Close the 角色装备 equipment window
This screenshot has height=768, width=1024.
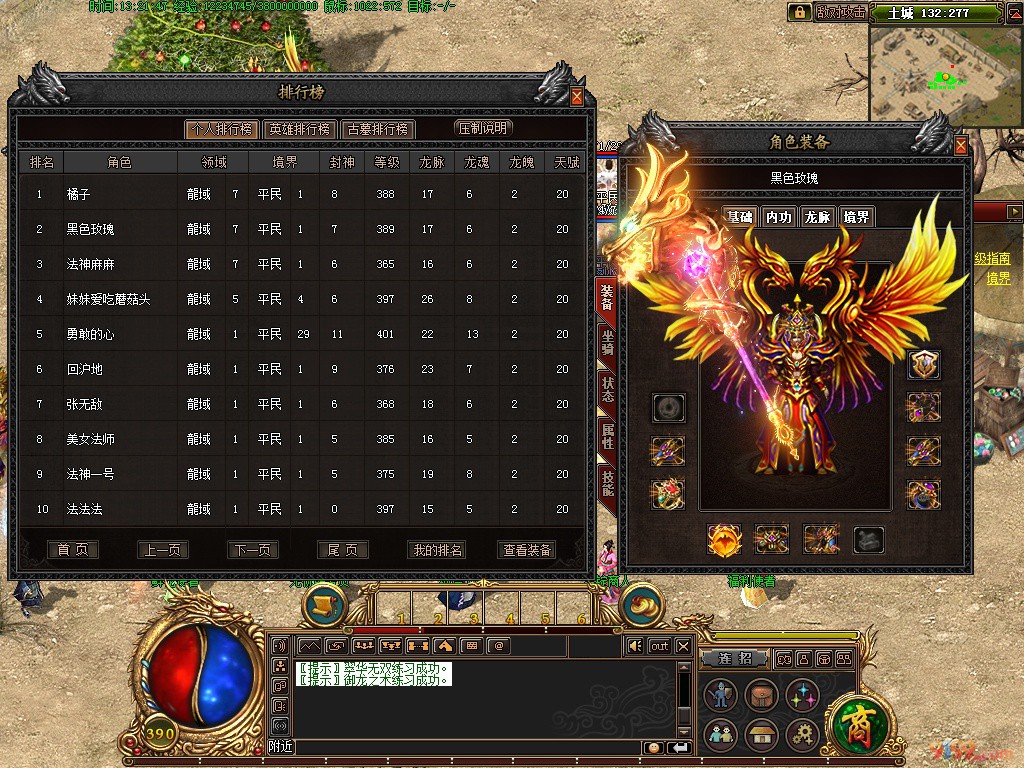(961, 146)
